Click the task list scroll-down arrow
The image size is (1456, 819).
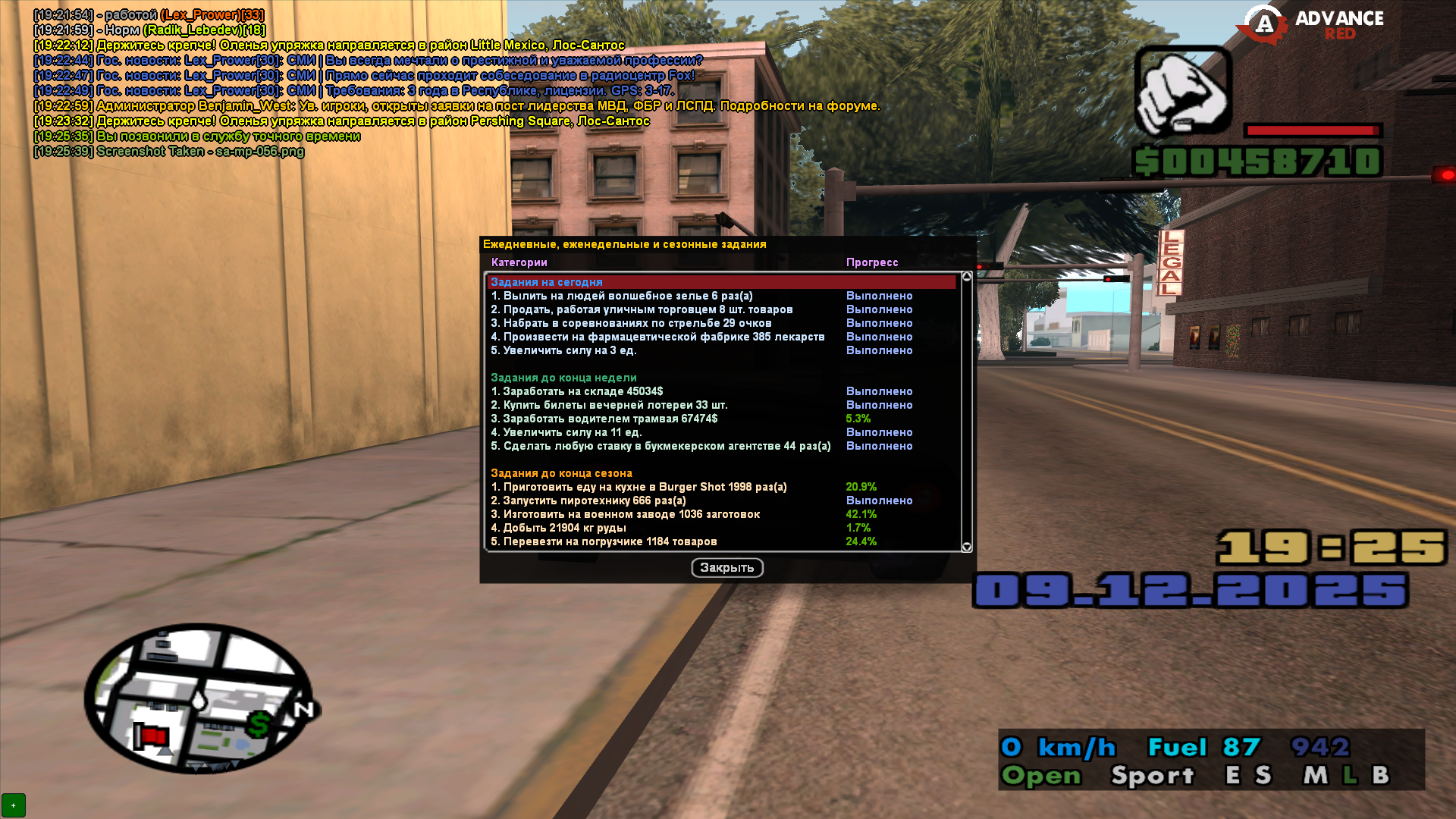coord(966,547)
